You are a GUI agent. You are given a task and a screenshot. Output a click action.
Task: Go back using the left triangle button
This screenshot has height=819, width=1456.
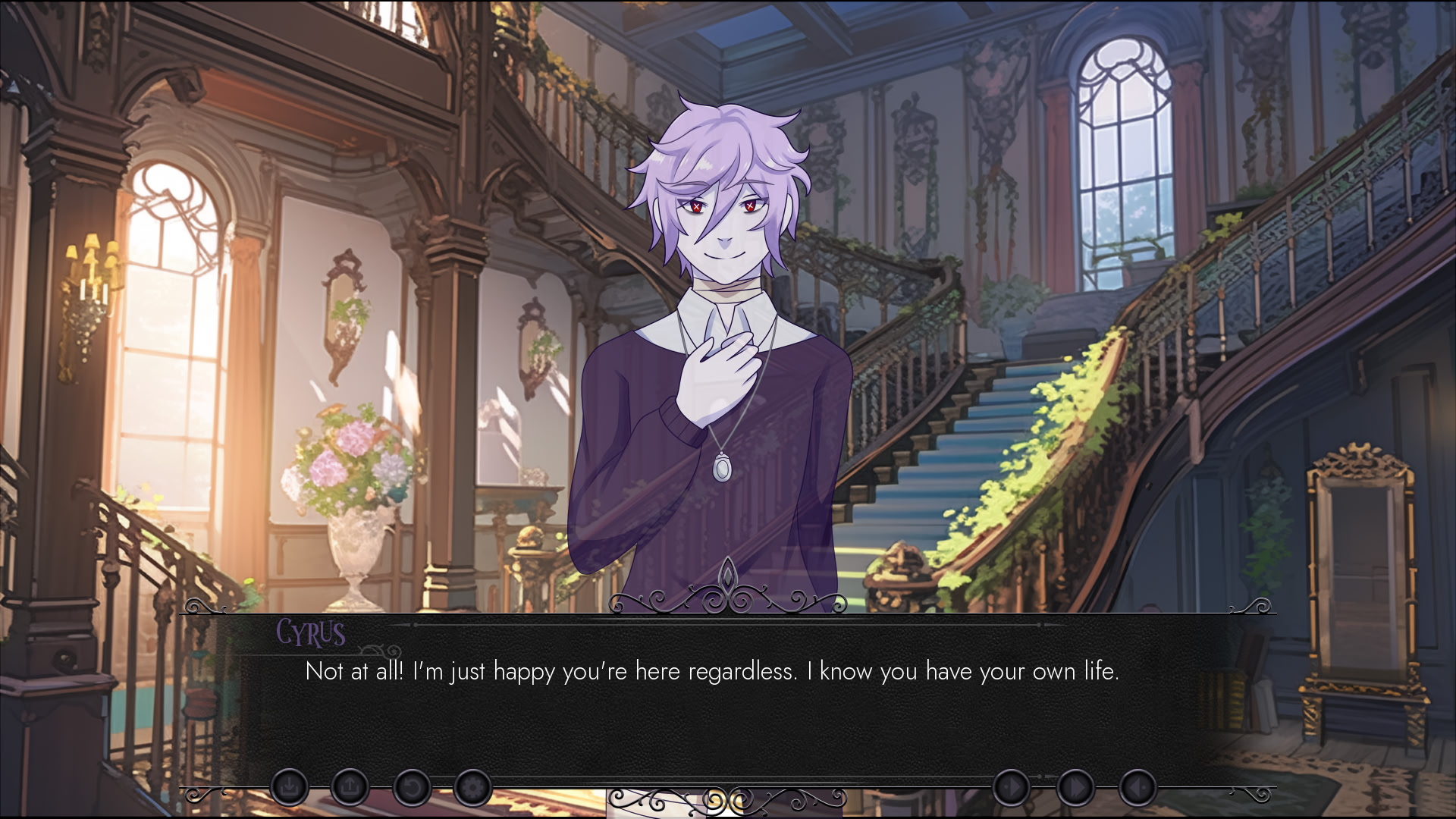pyautogui.click(x=1137, y=788)
